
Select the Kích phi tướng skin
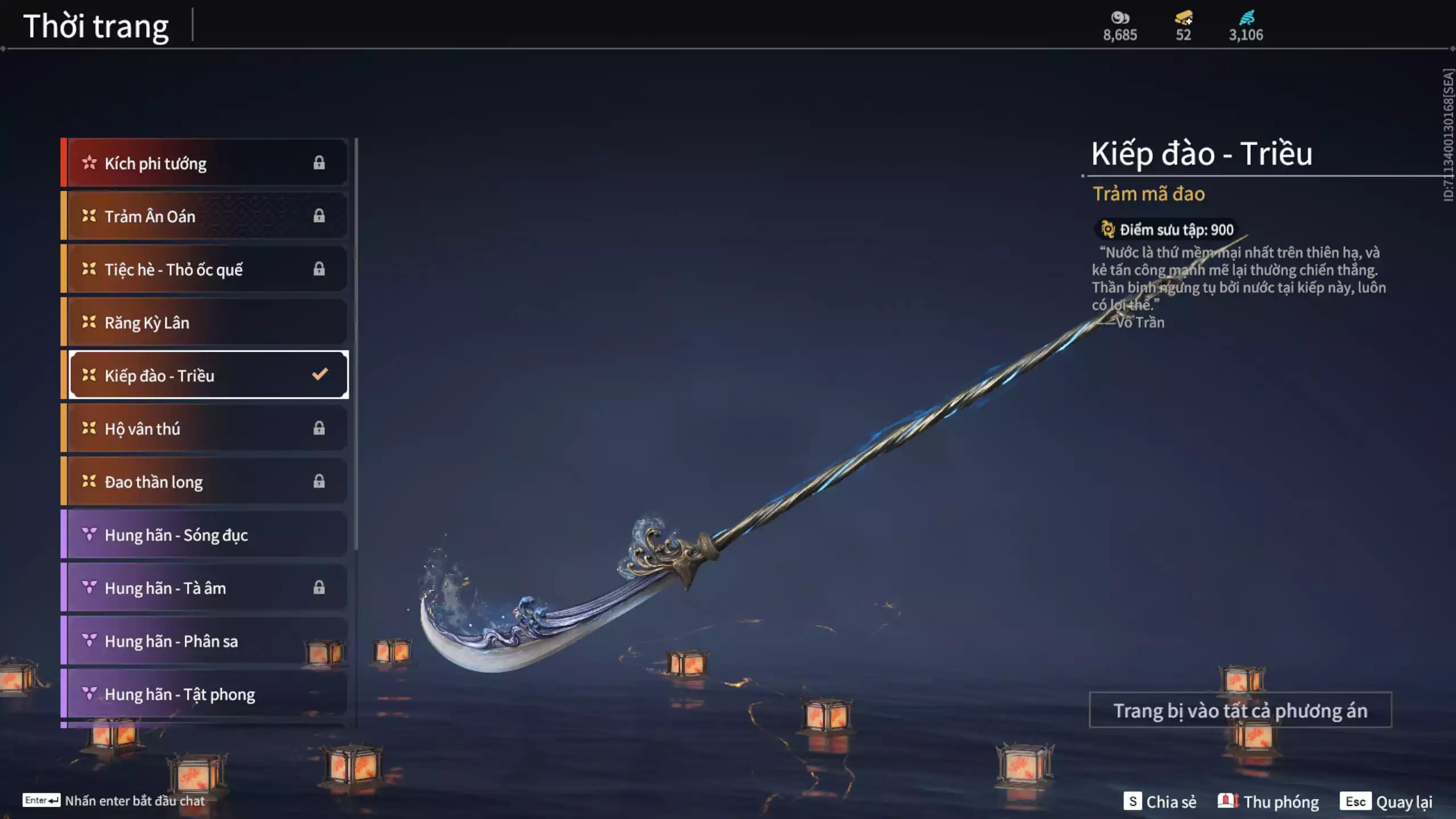tap(205, 163)
